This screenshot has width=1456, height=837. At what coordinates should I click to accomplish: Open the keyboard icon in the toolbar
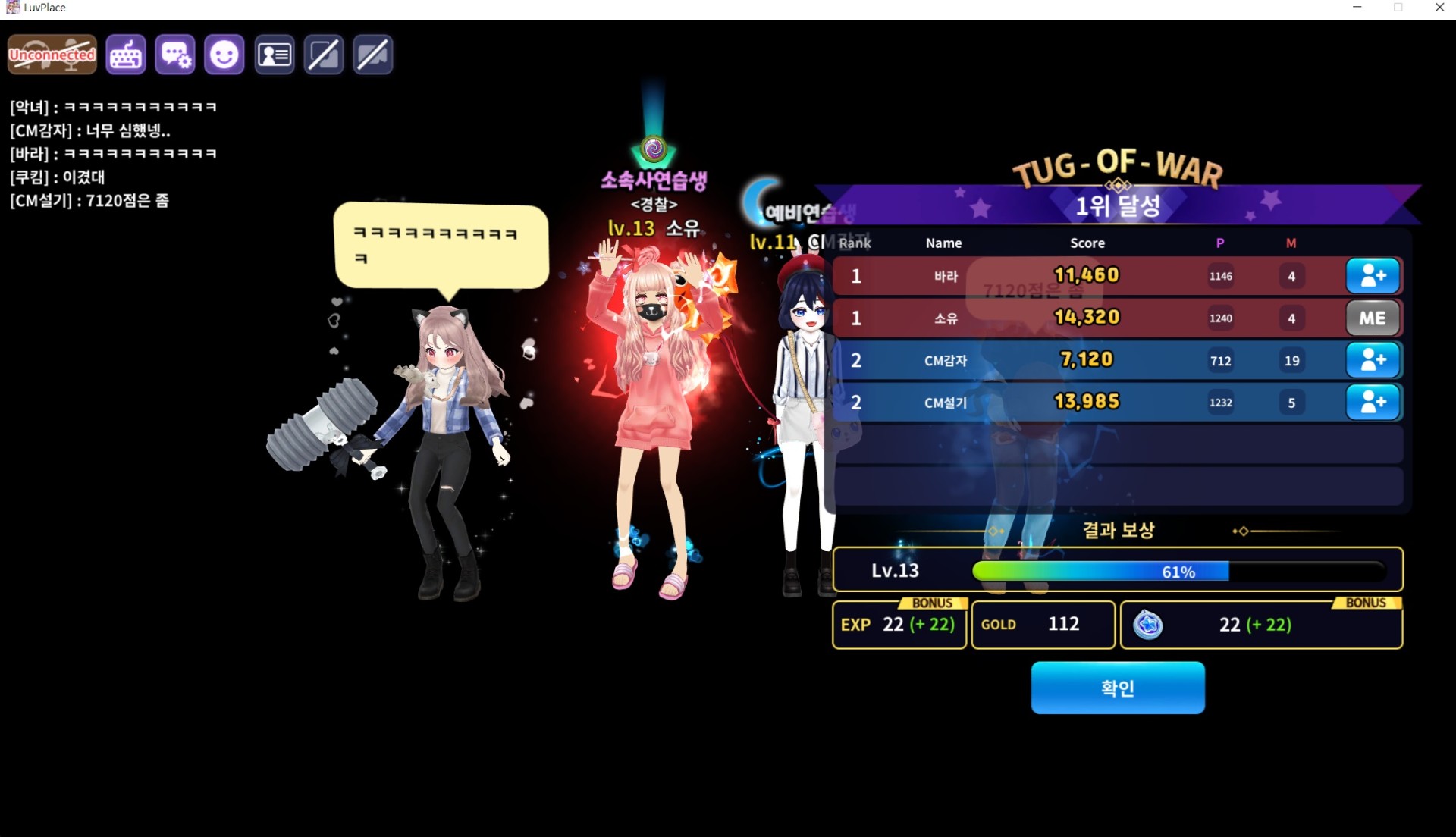[126, 55]
